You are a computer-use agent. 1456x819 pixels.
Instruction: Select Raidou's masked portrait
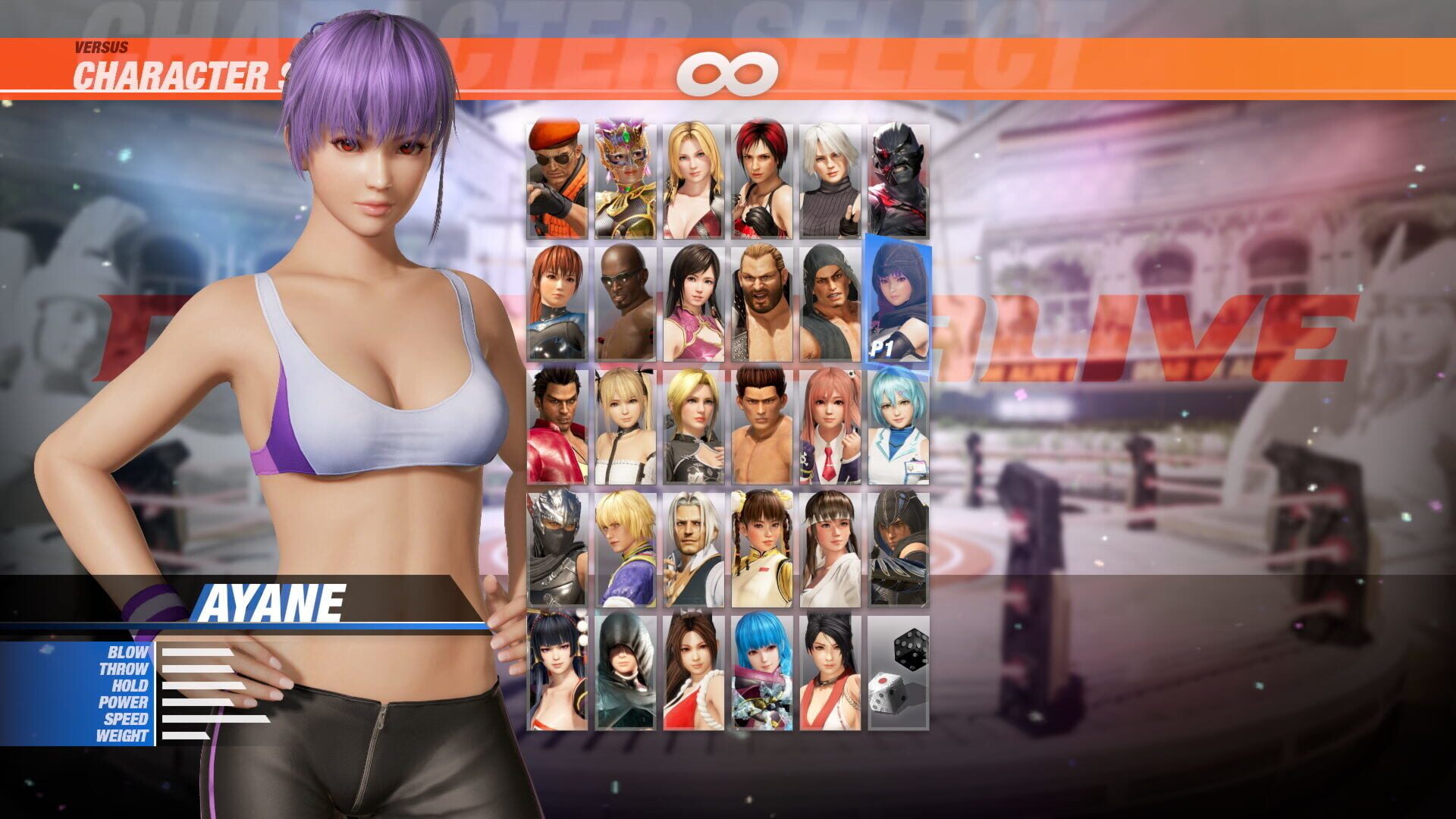coord(899,174)
